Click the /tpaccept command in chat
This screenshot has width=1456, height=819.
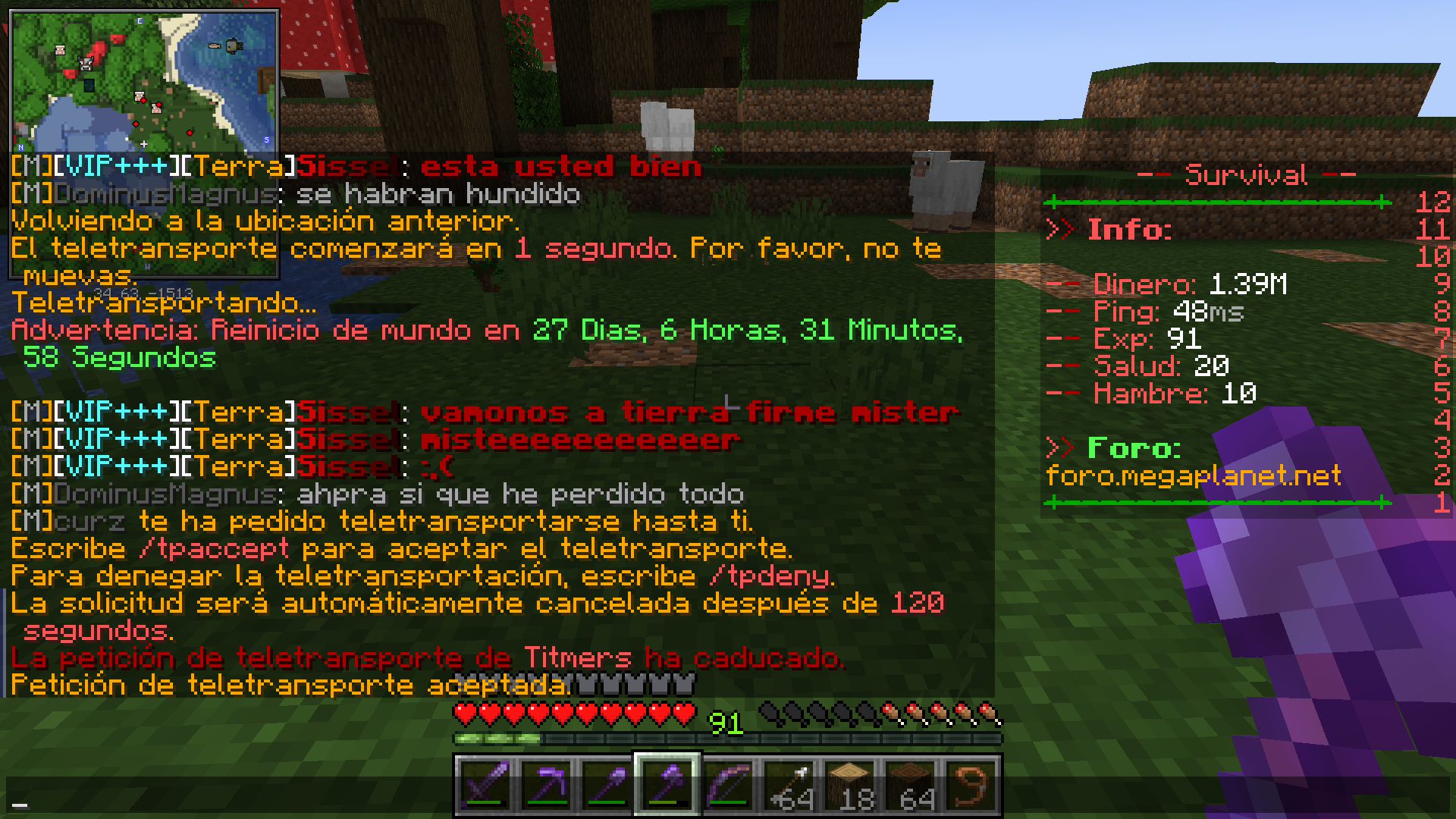point(218,548)
